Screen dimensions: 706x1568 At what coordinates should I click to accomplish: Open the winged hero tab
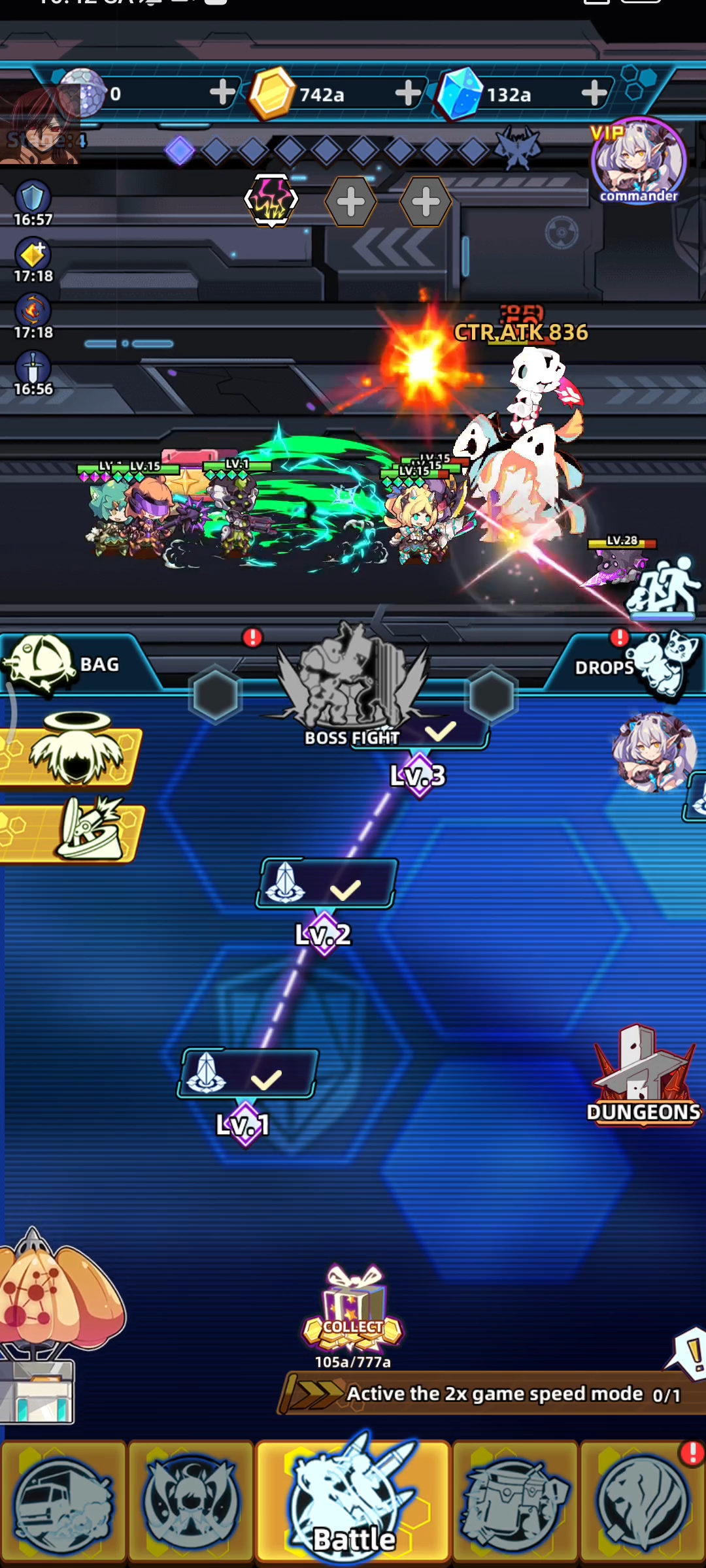point(190,1503)
